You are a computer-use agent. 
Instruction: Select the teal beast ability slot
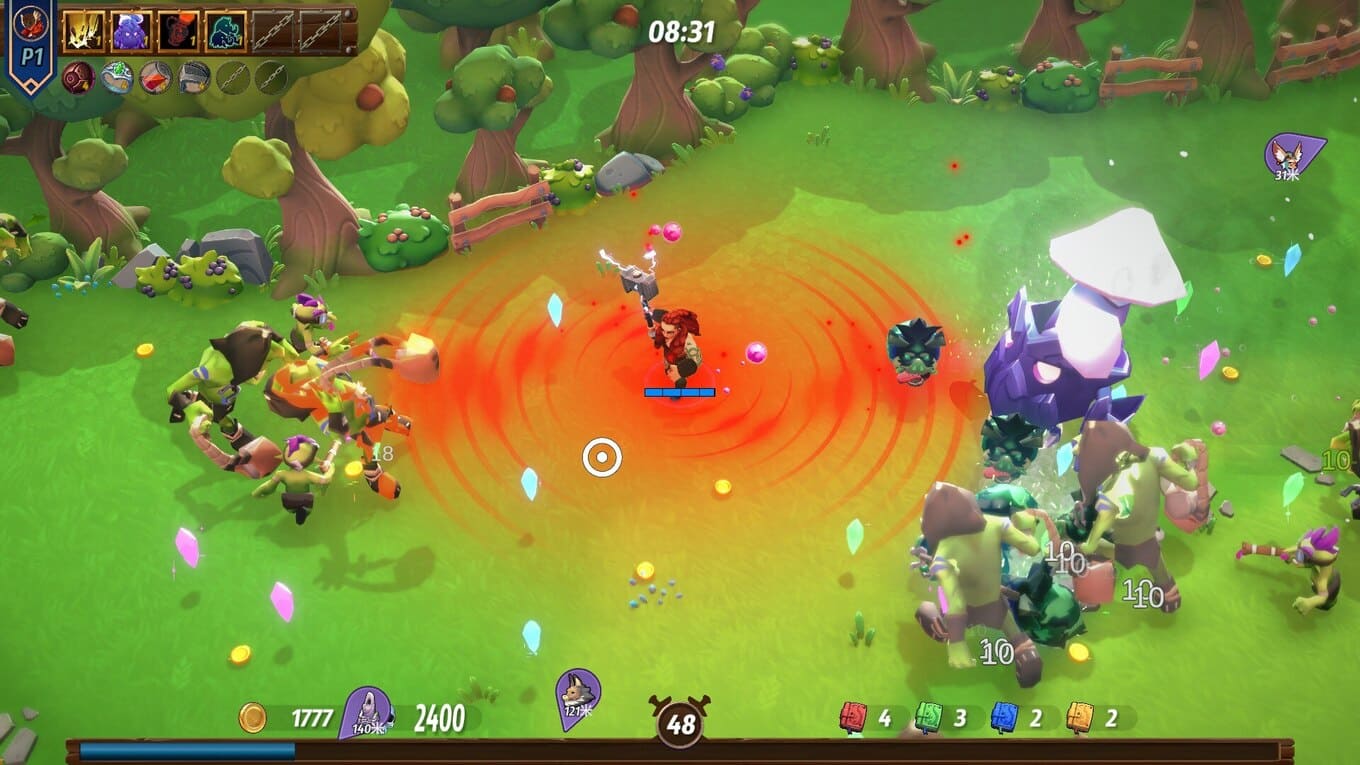[x=226, y=32]
